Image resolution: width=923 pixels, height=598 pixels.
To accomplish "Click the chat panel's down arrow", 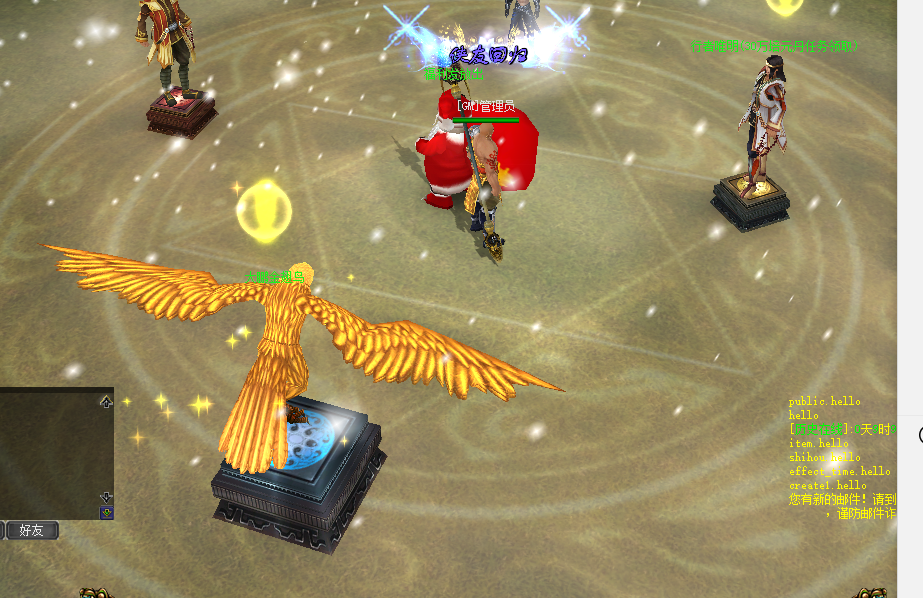I will (x=106, y=496).
